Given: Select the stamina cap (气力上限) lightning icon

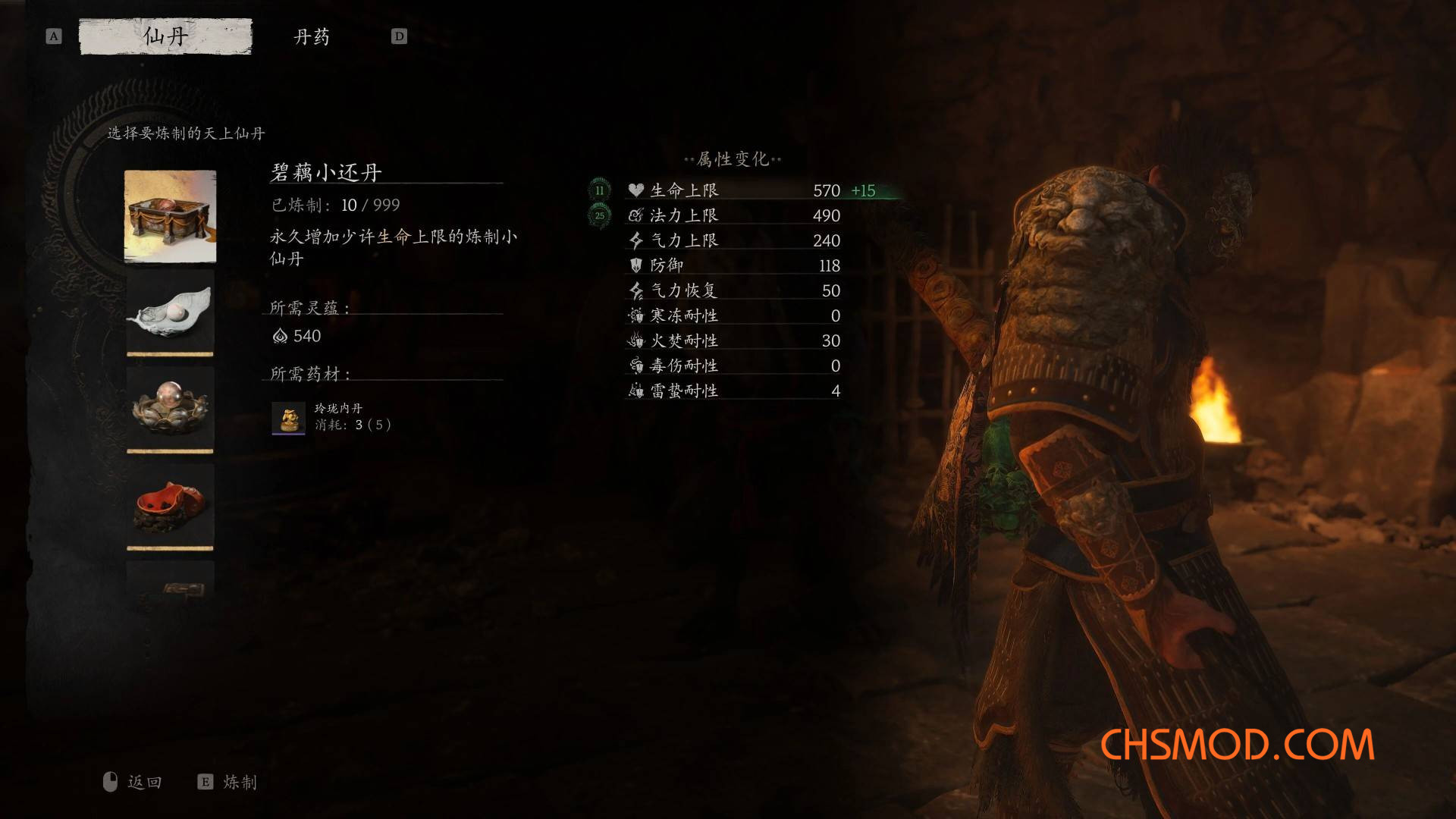Looking at the screenshot, I should pos(634,240).
